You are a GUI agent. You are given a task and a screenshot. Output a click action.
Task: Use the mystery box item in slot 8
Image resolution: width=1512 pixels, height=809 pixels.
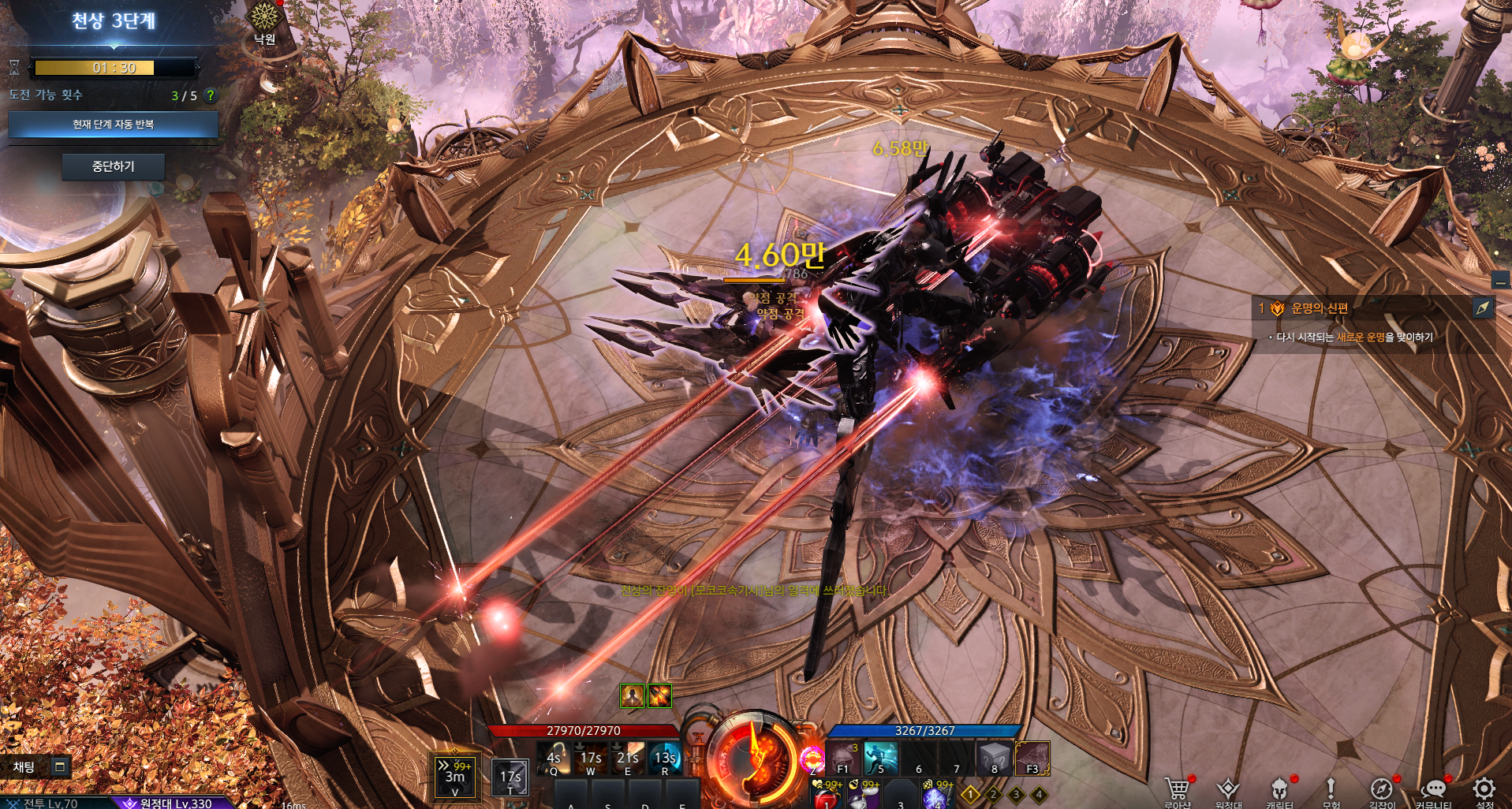(994, 759)
